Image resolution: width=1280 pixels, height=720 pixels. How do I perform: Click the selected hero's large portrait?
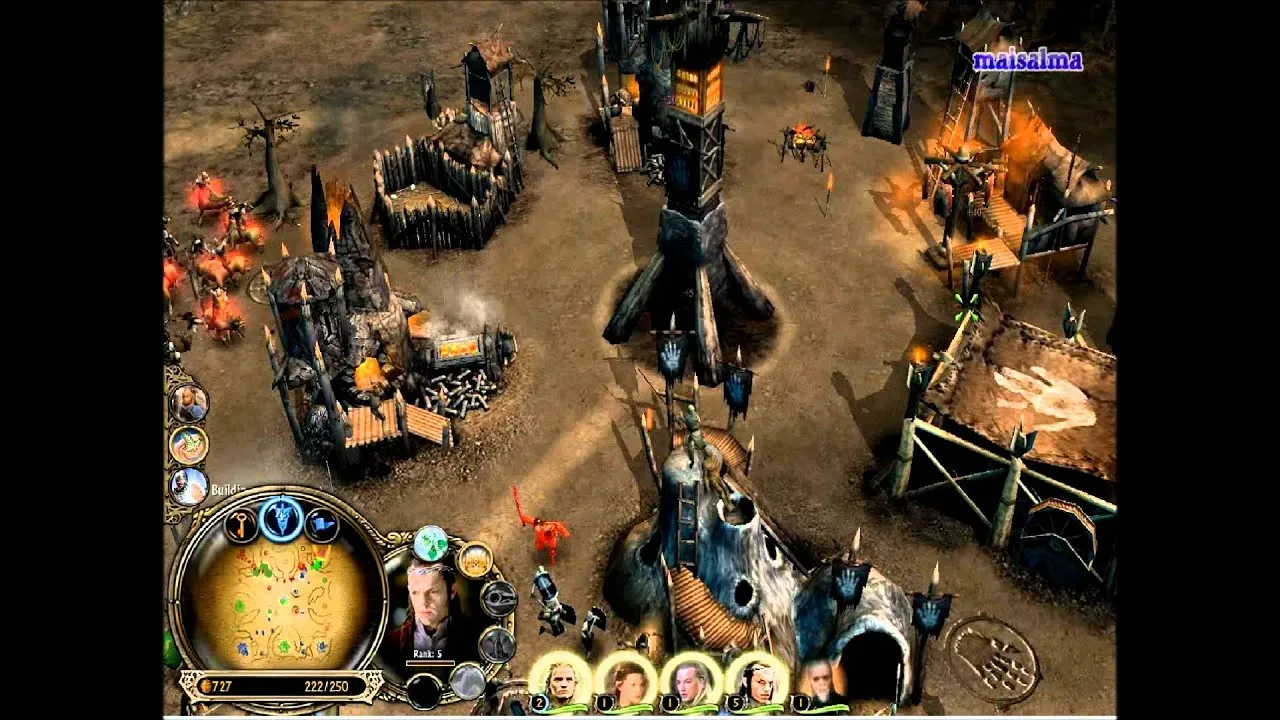[432, 608]
